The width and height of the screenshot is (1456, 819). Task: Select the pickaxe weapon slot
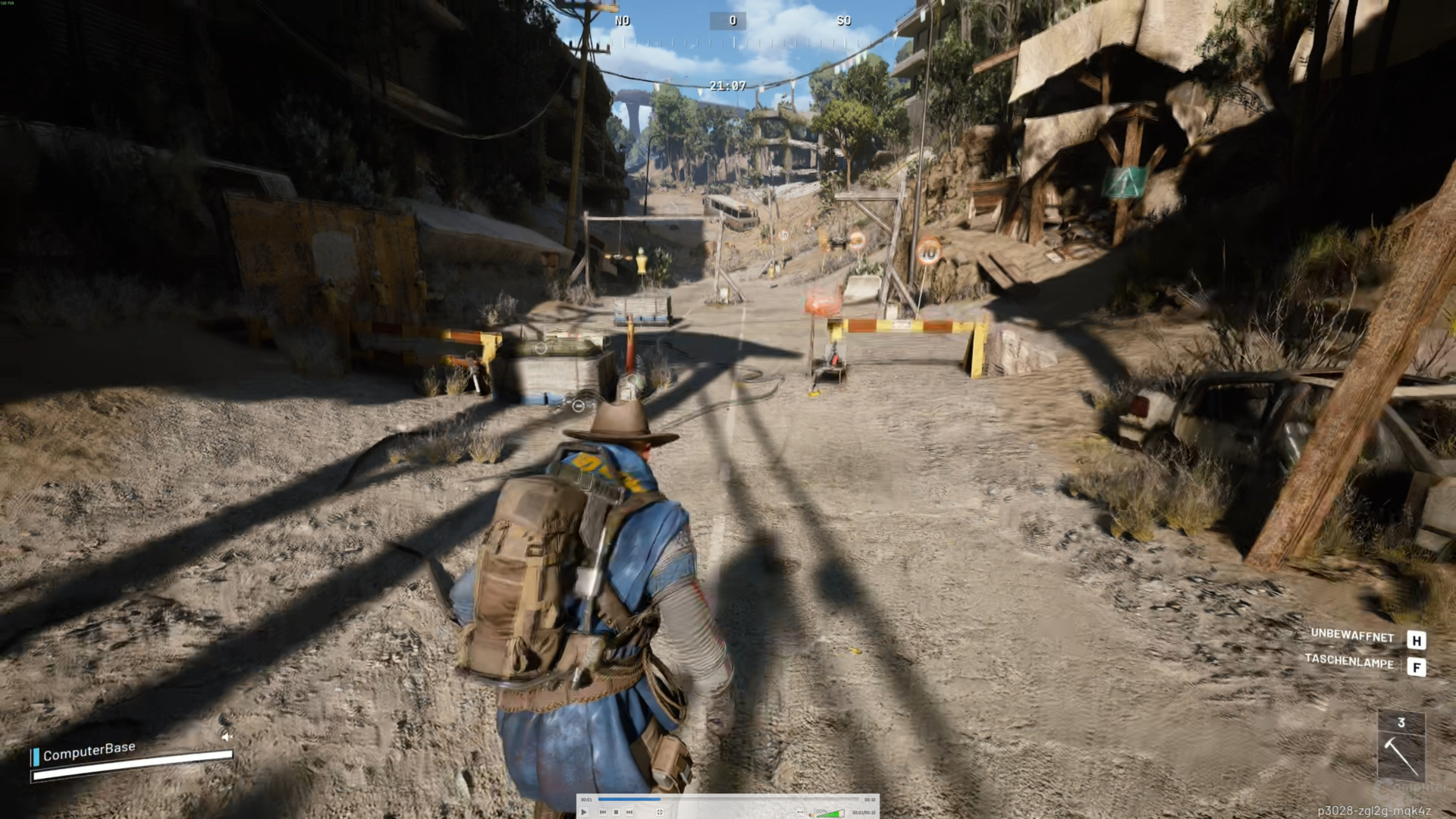point(1401,755)
